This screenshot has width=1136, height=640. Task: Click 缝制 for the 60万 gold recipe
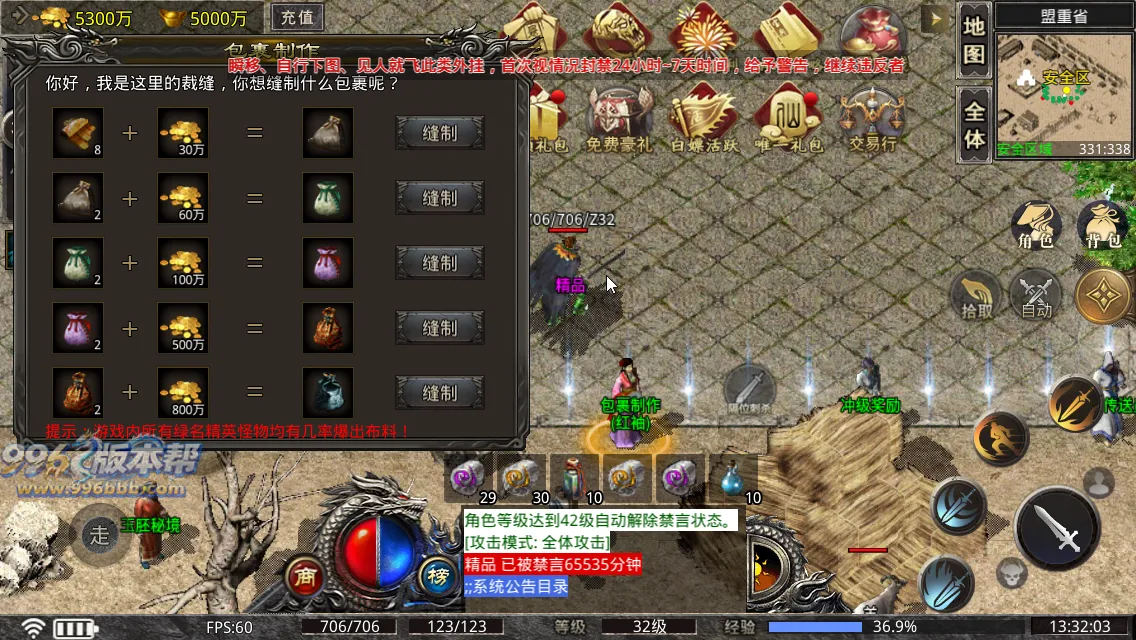[x=440, y=198]
